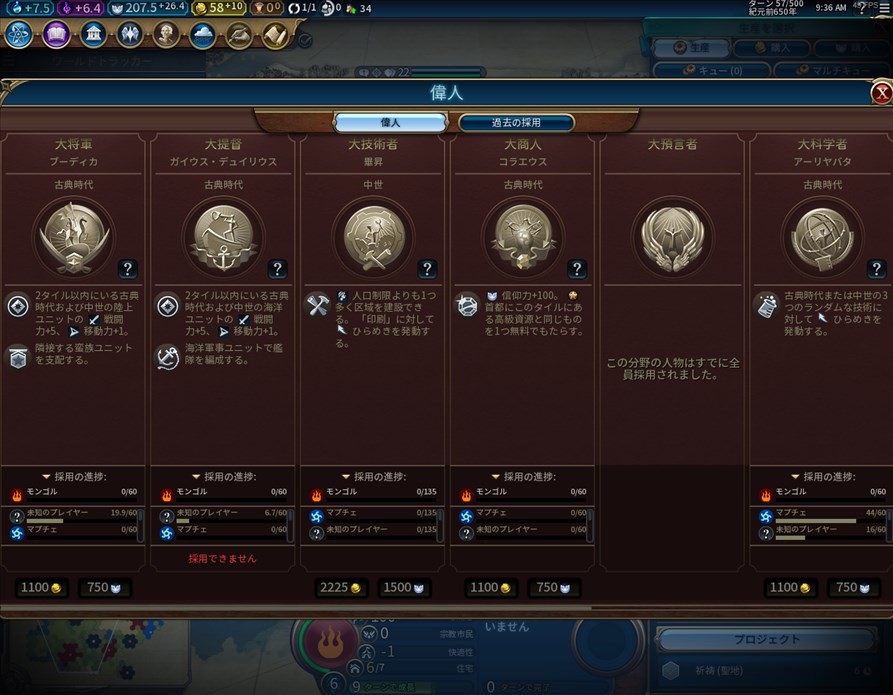Open the question-mark info for Great Scientist アーリヤバタ
Image resolution: width=893 pixels, height=695 pixels.
pyautogui.click(x=877, y=268)
